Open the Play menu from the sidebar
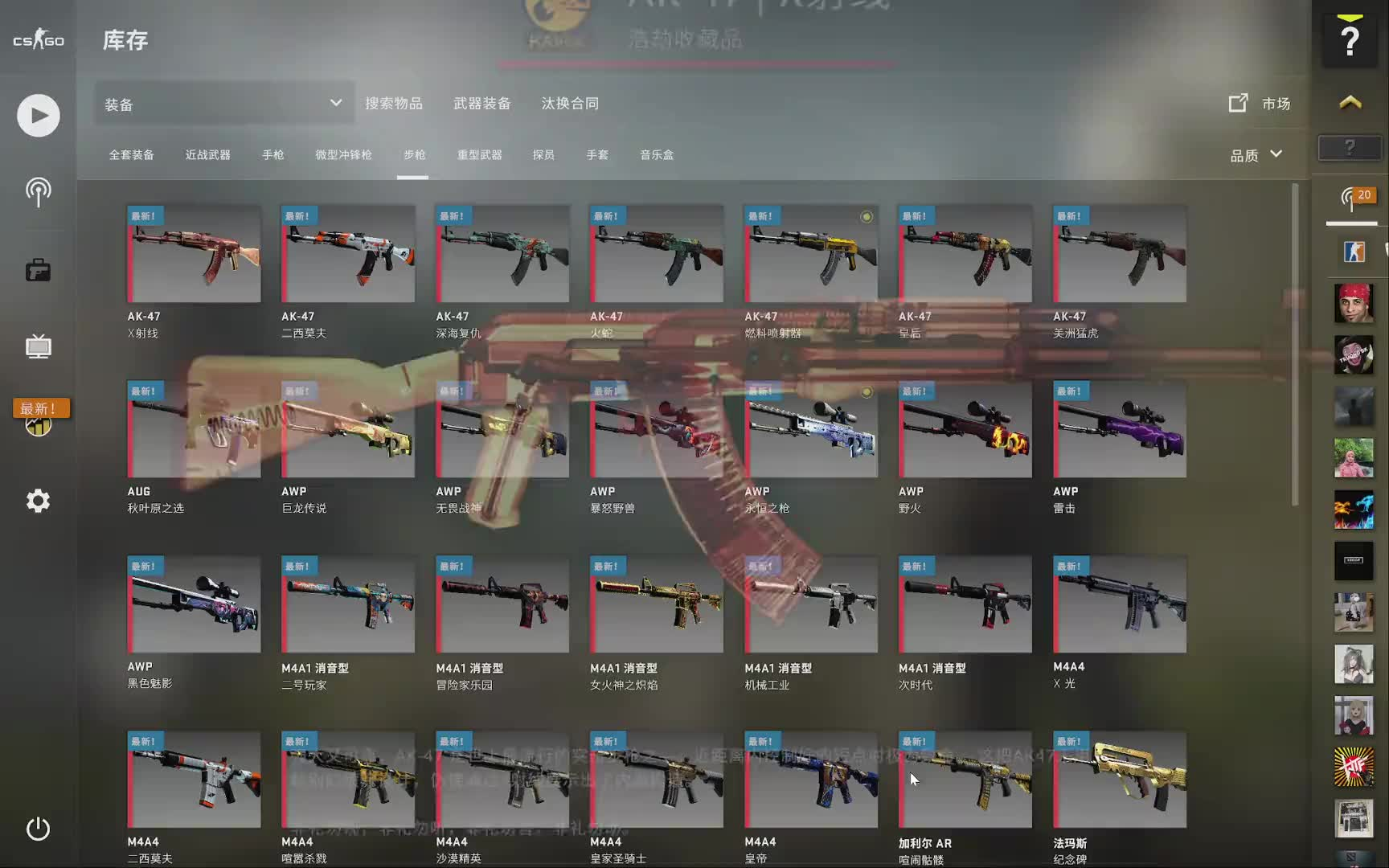Screen dimensions: 1389x868 click(x=37, y=115)
